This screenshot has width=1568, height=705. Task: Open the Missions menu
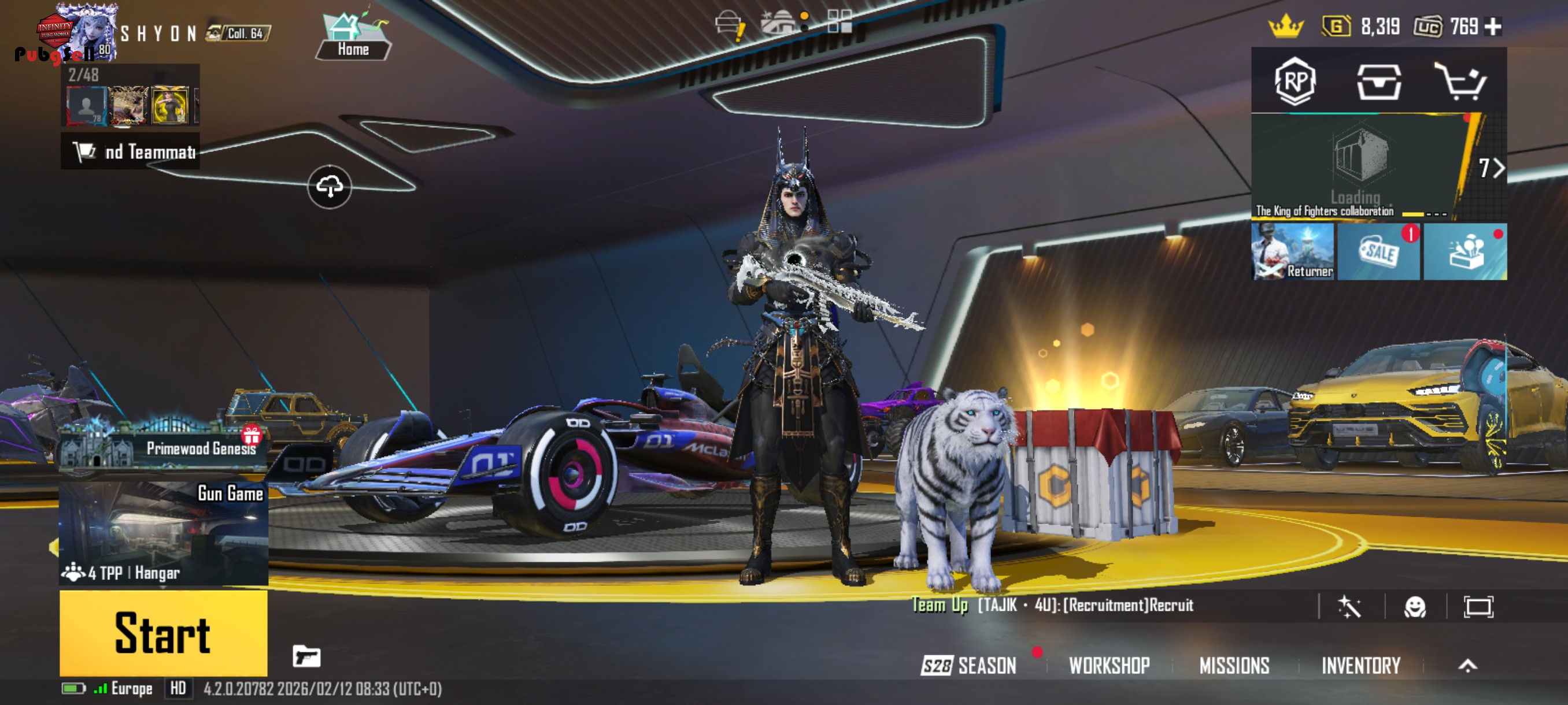tap(1234, 666)
